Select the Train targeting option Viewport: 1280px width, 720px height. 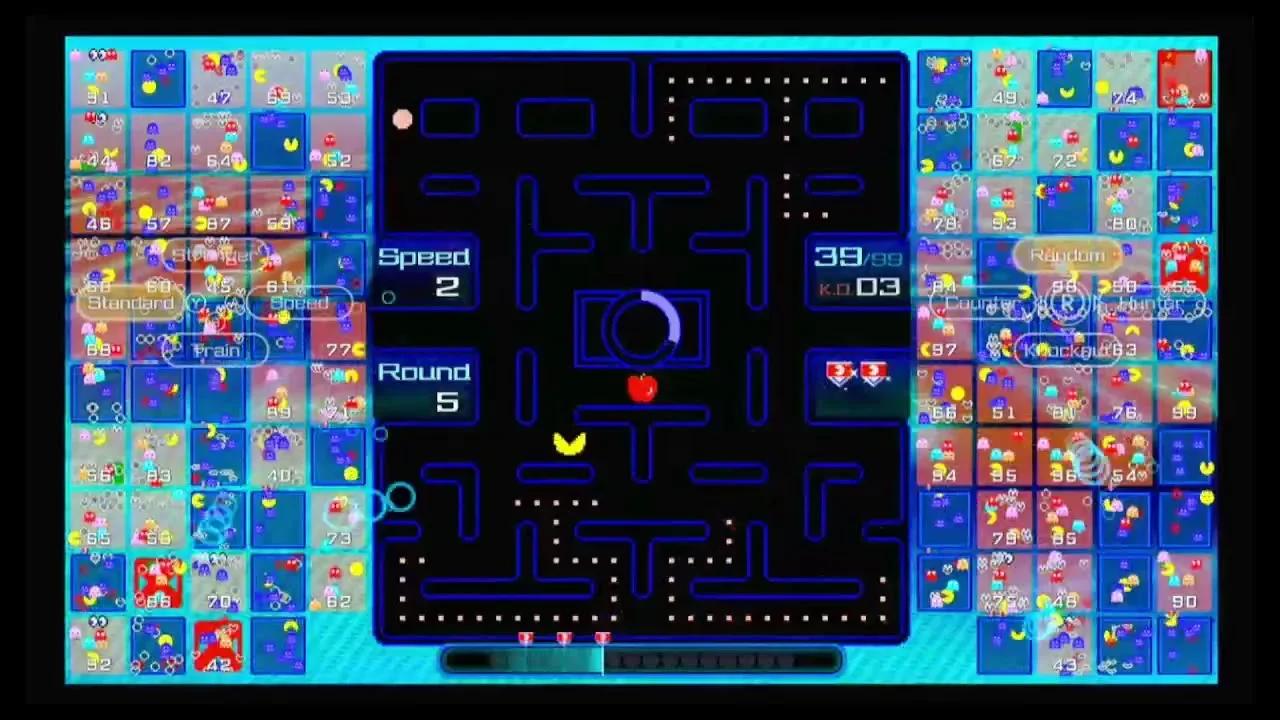(215, 350)
